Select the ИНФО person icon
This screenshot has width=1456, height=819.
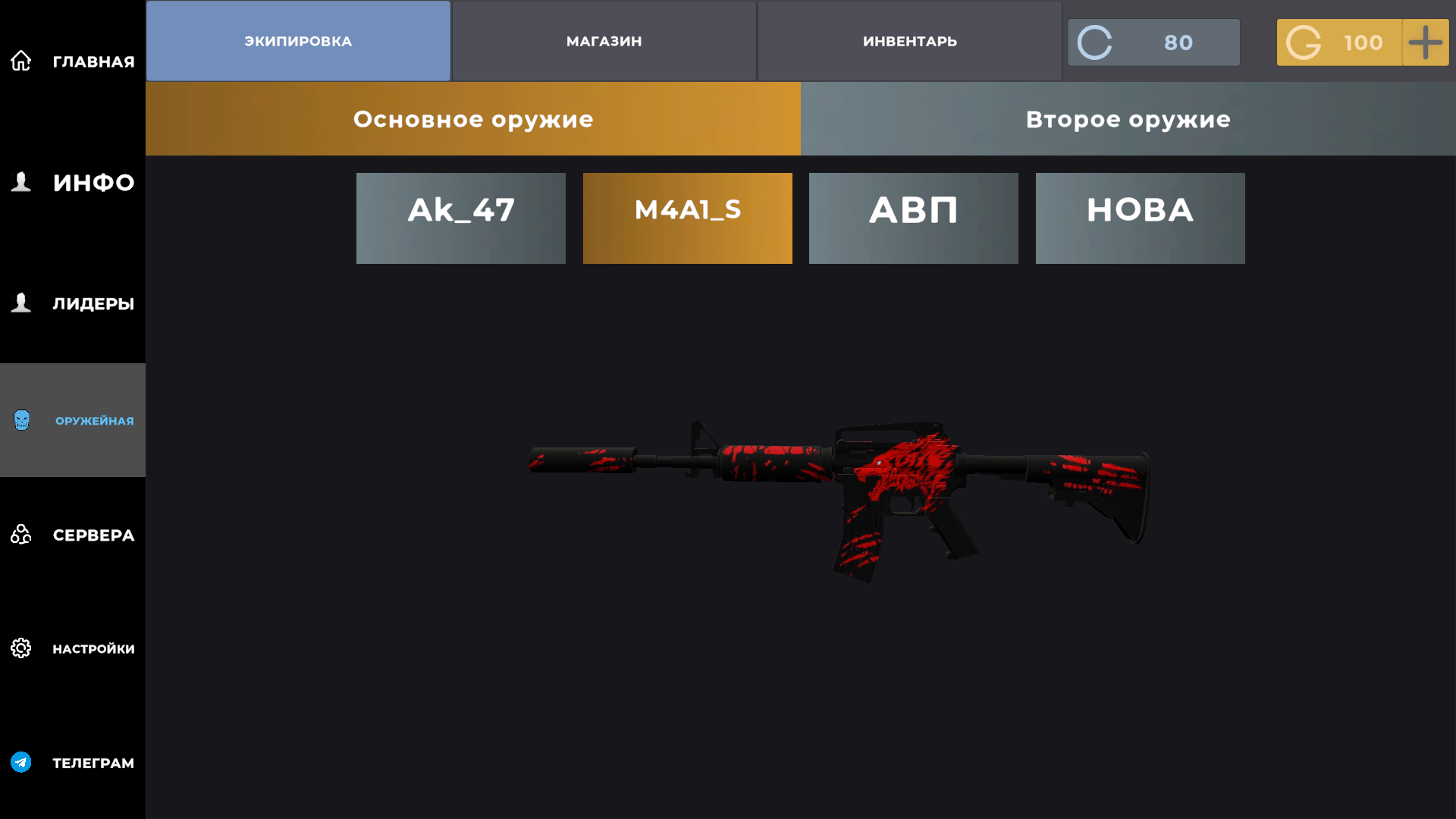click(20, 182)
